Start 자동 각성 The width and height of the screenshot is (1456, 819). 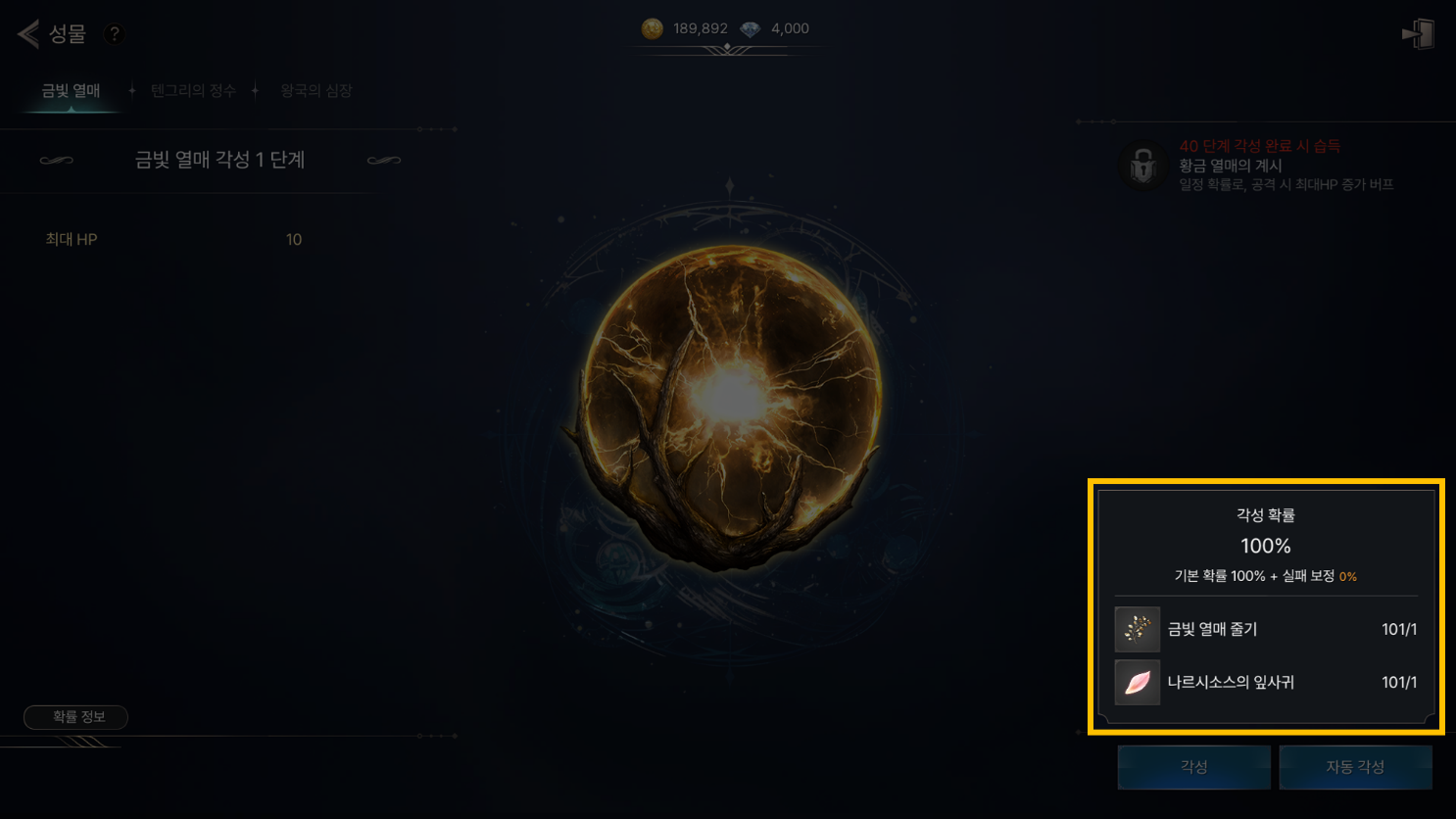point(1355,767)
